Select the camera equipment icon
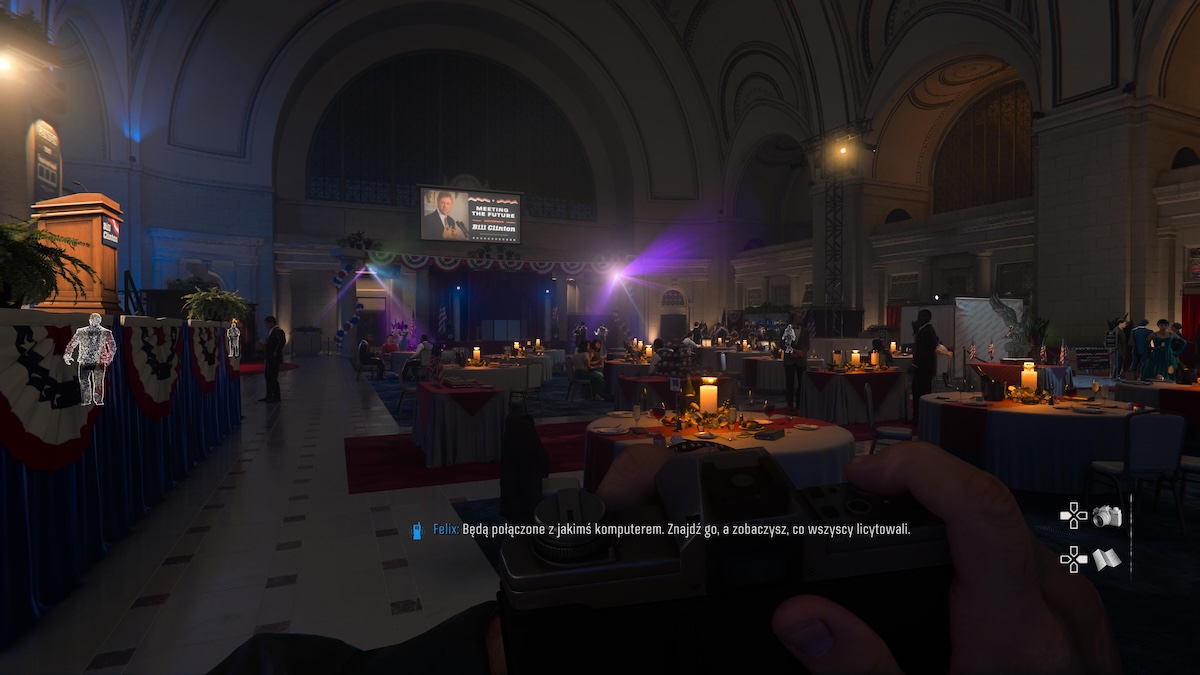This screenshot has width=1200, height=675. coord(1107,516)
